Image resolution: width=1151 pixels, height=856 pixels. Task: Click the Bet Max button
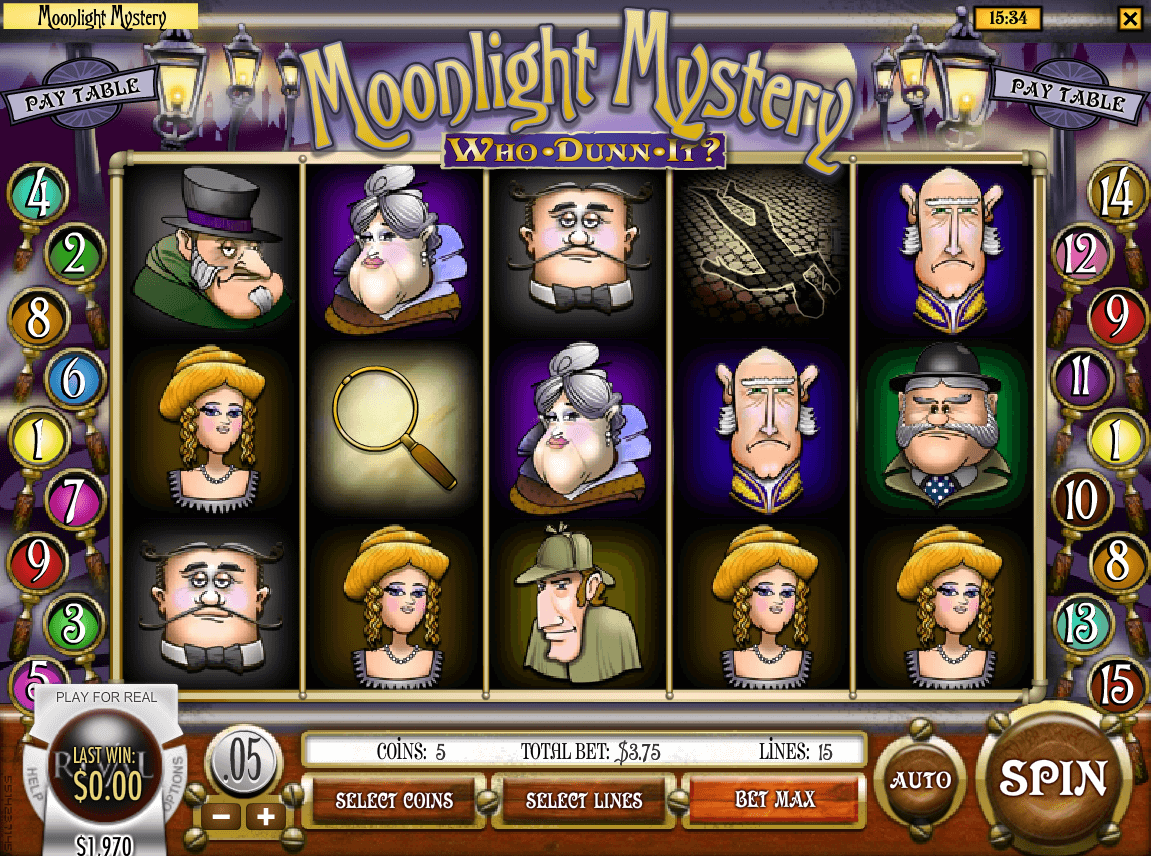(774, 800)
